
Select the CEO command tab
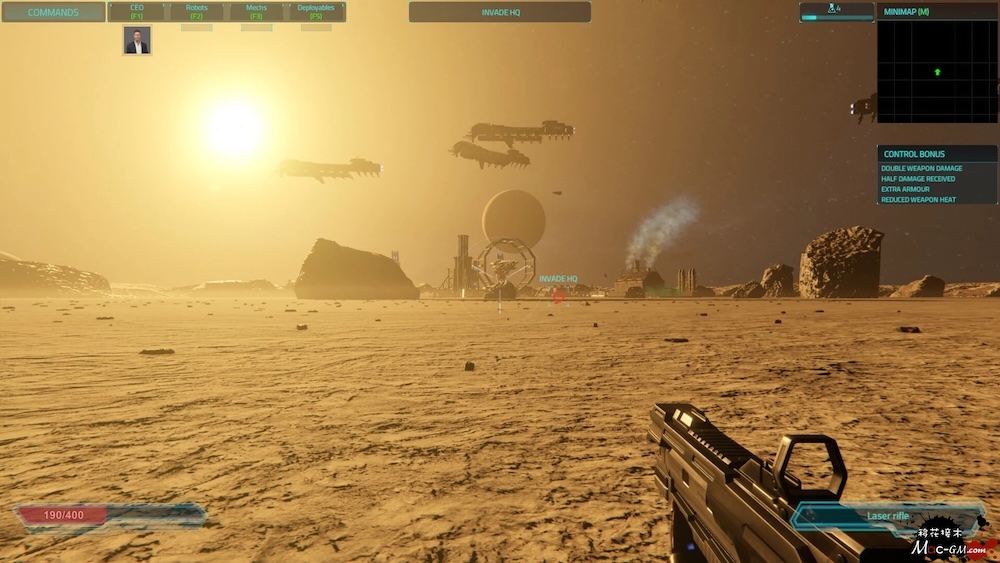(137, 12)
